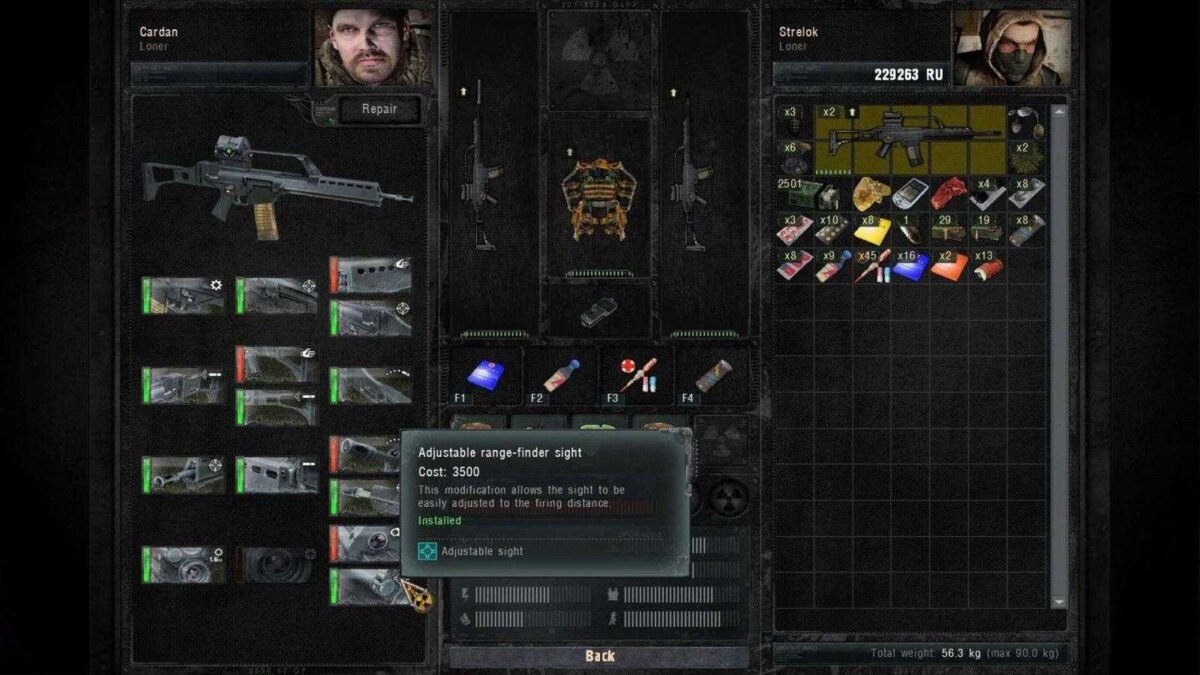Choose the syringe and pills in slot F3
The image size is (1200, 675).
[637, 375]
